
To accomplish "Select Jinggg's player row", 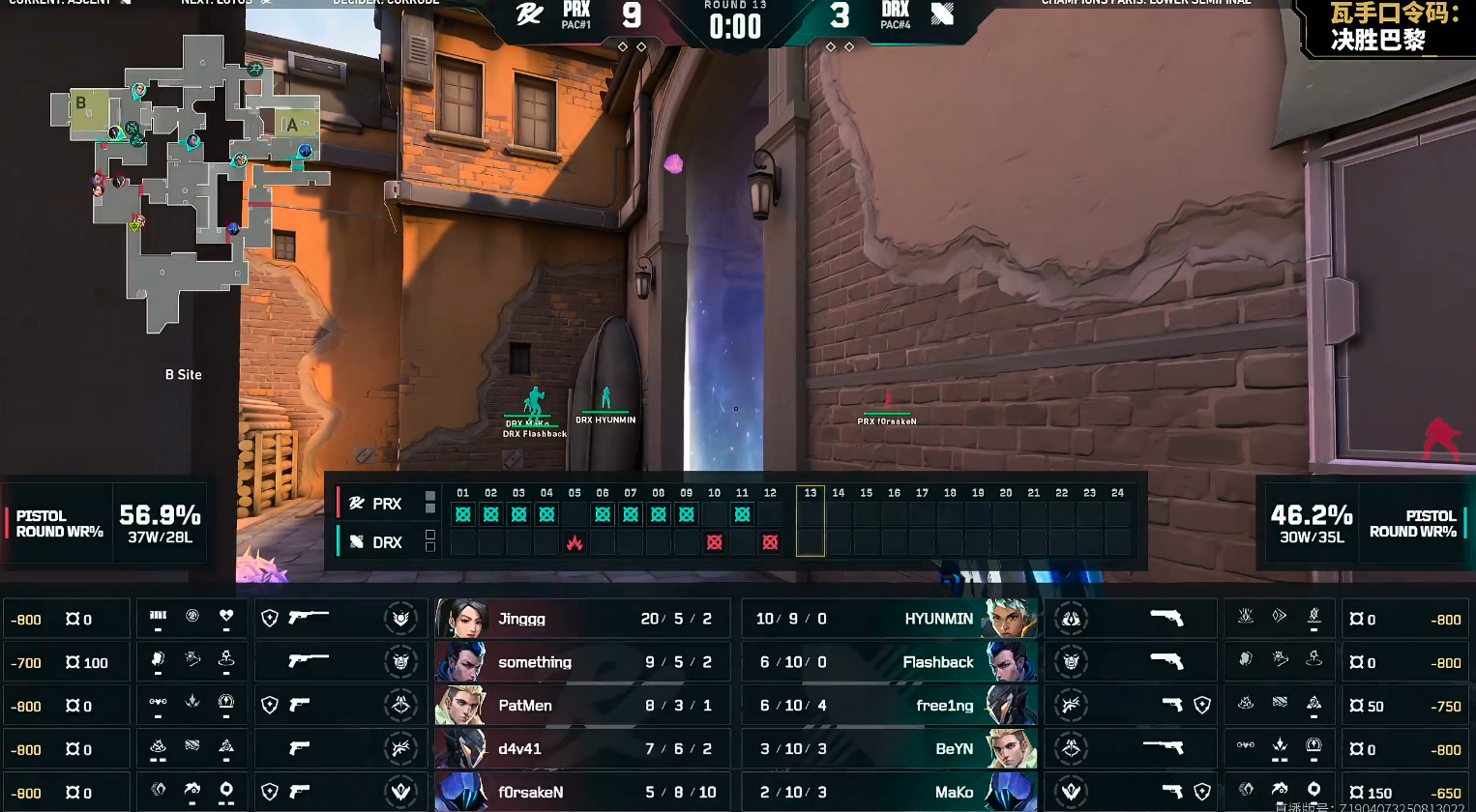I will (x=580, y=619).
